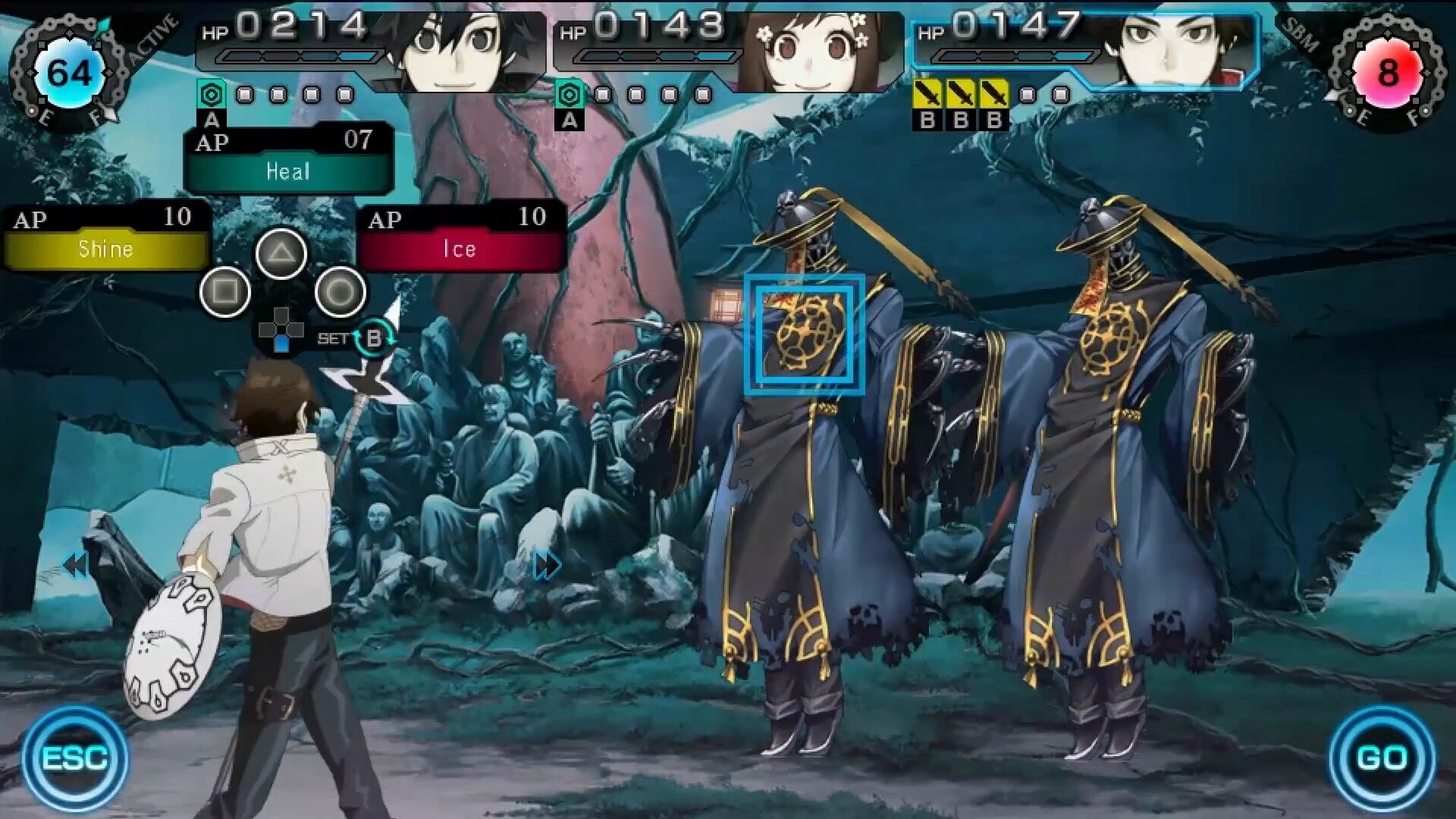This screenshot has width=1456, height=819.
Task: Switch to the previous target arrow
Action: [76, 565]
